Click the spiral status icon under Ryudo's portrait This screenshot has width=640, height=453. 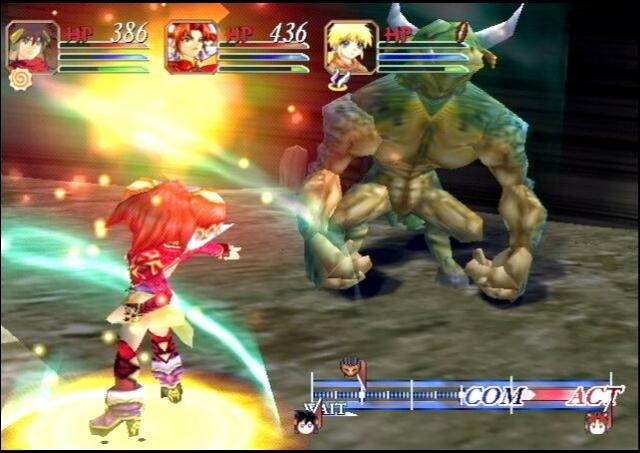pyautogui.click(x=20, y=80)
